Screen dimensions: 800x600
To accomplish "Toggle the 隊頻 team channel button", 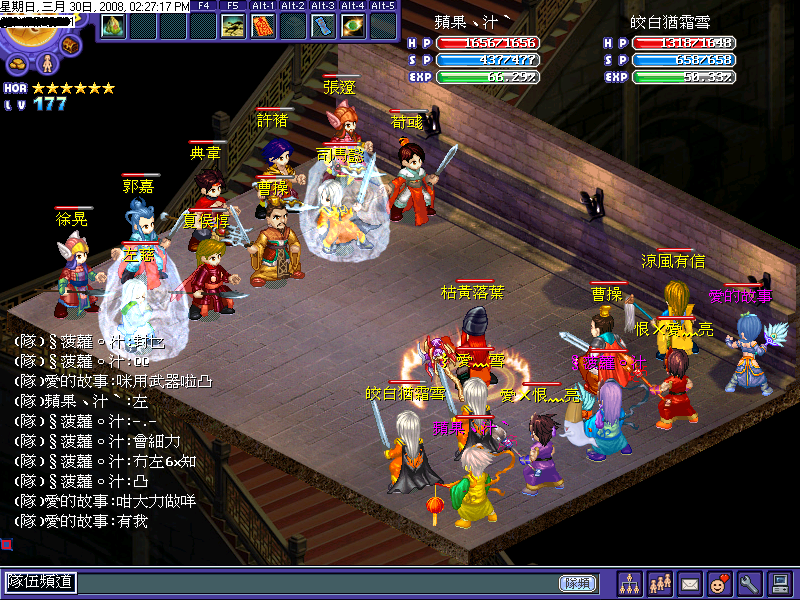I will 577,583.
